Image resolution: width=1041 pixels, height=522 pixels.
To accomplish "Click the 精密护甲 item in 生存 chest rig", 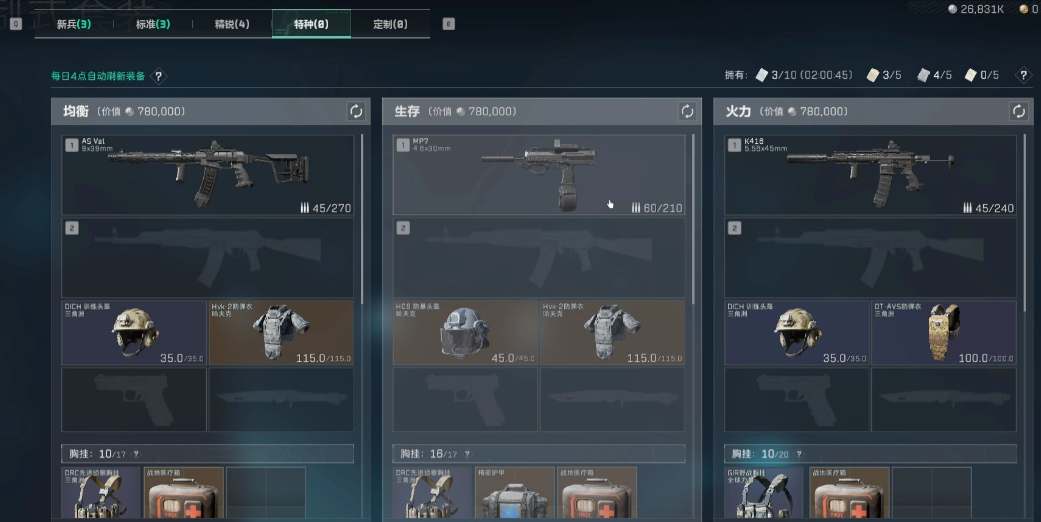I will [x=514, y=492].
